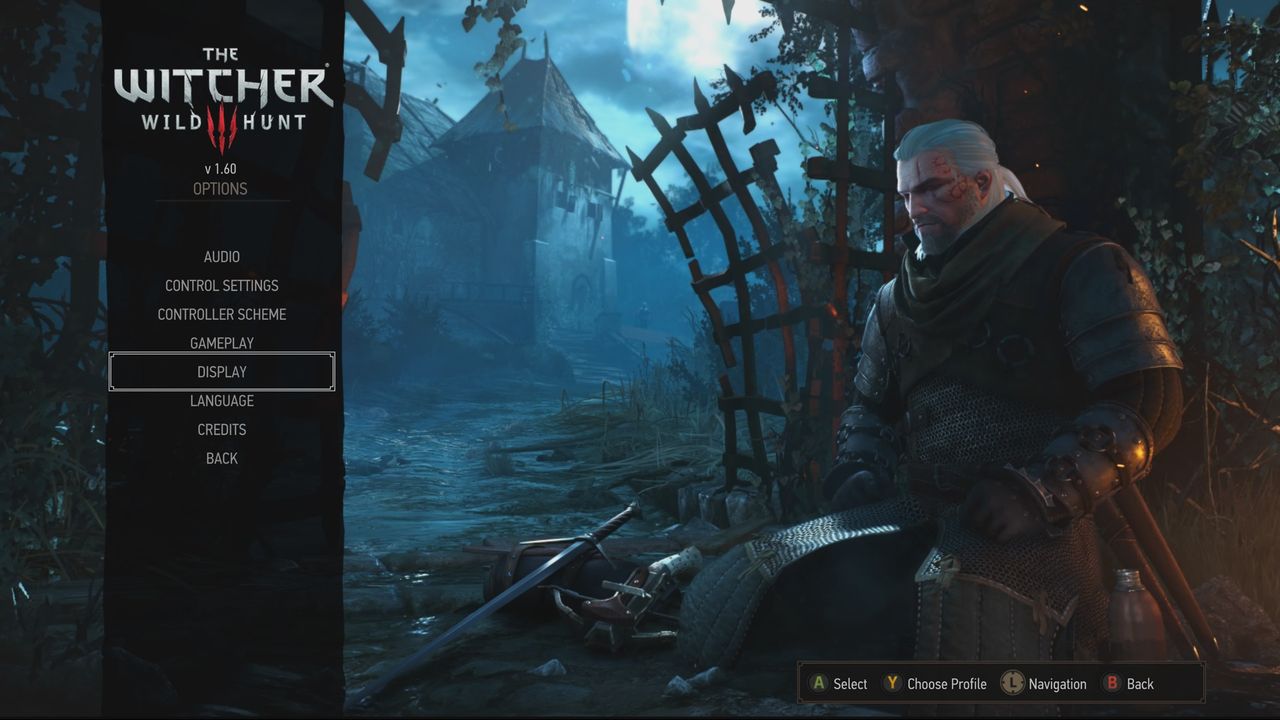
Task: Open the GAMEPLAY options
Action: coord(221,342)
